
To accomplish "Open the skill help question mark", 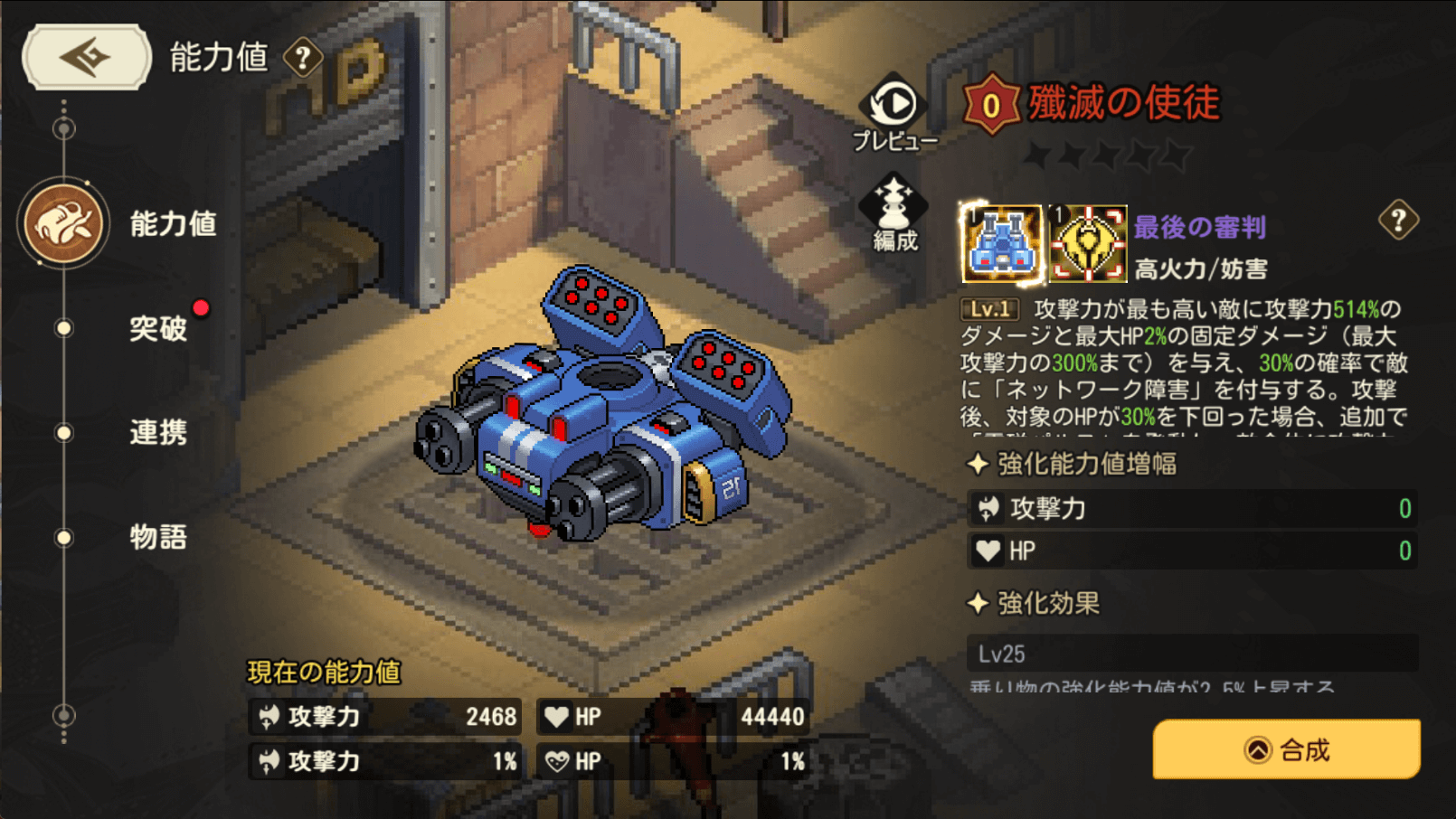I will [x=1398, y=220].
